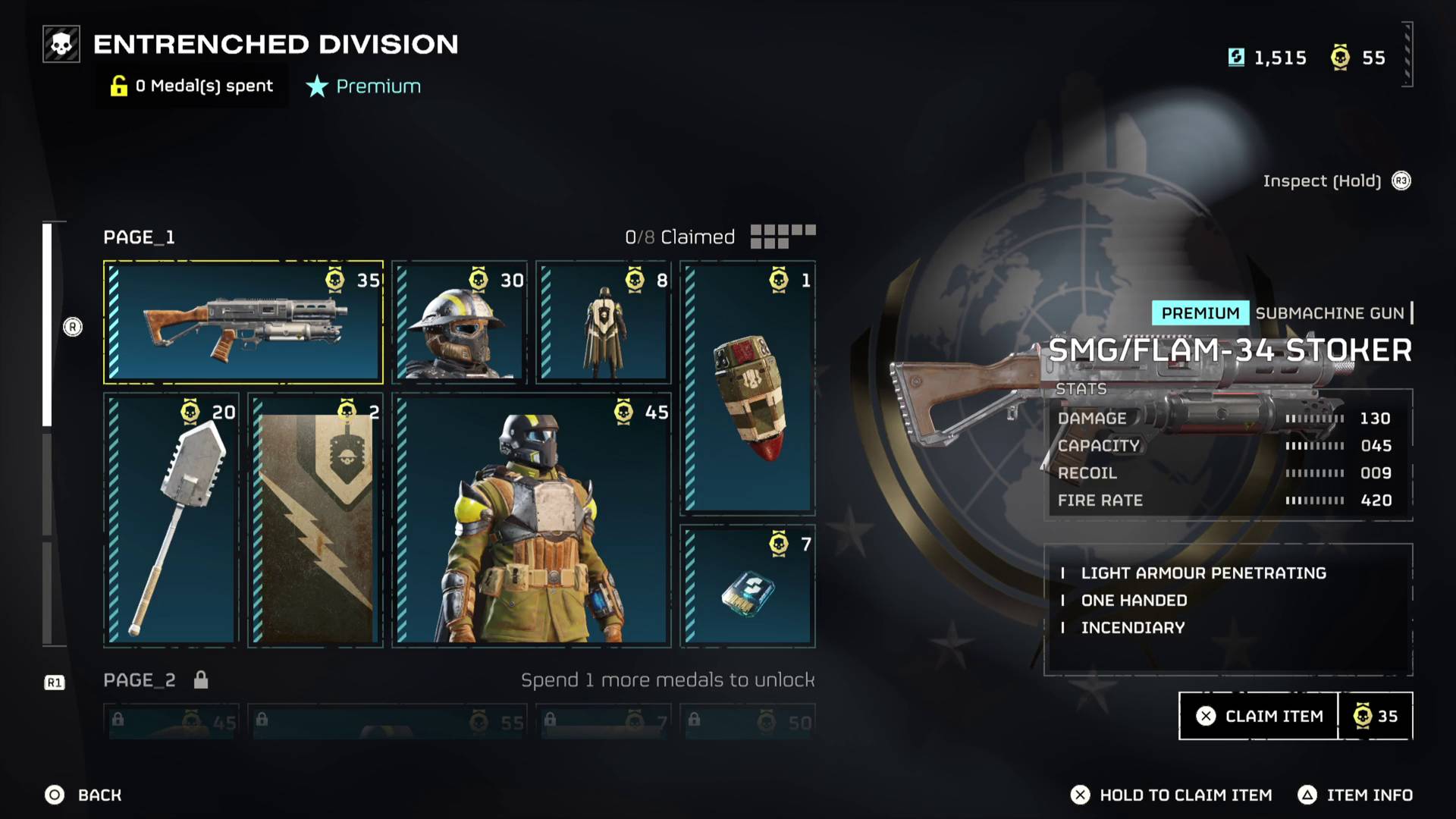Toggle the locked Page_2 padlock
Viewport: 1456px width, 819px height.
[x=201, y=680]
